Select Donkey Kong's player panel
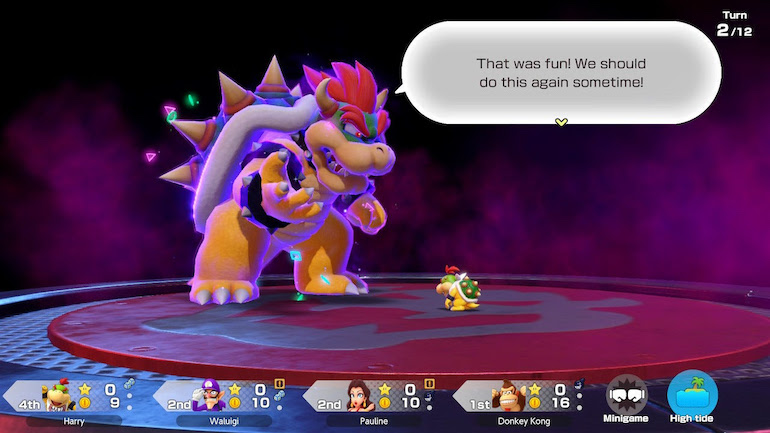 pyautogui.click(x=522, y=400)
